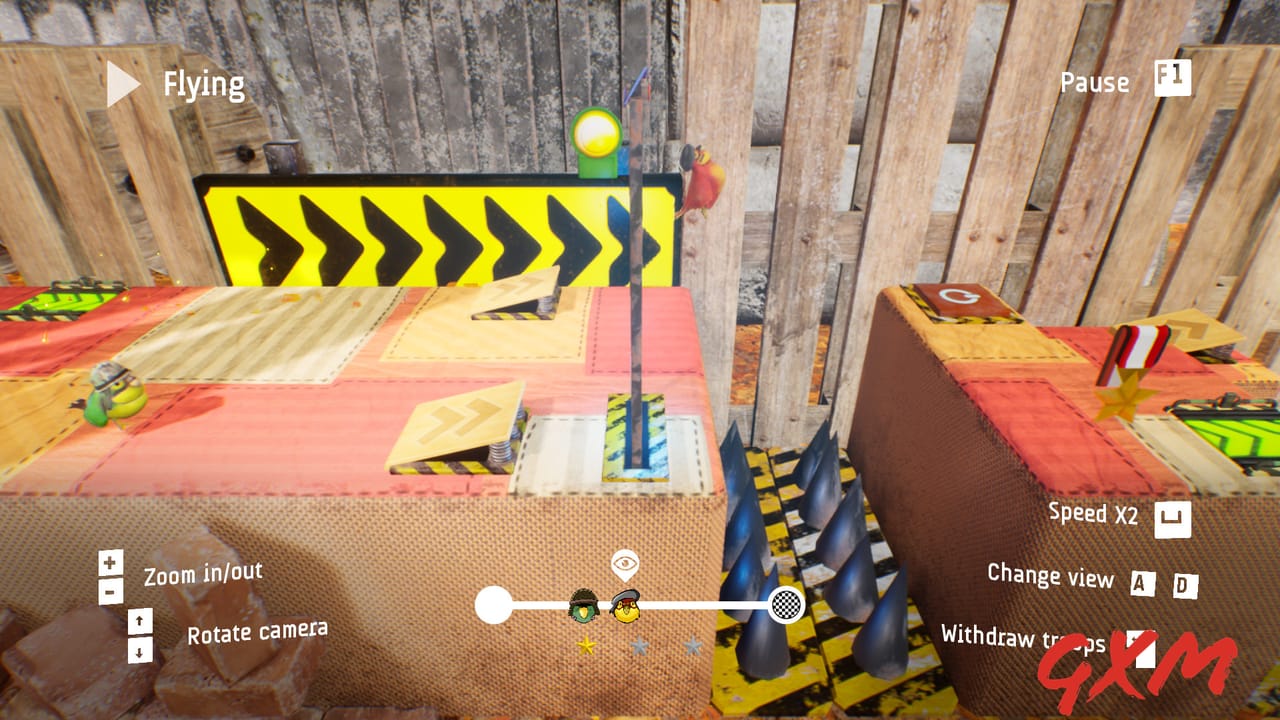Click the Change view label

coord(1051,578)
